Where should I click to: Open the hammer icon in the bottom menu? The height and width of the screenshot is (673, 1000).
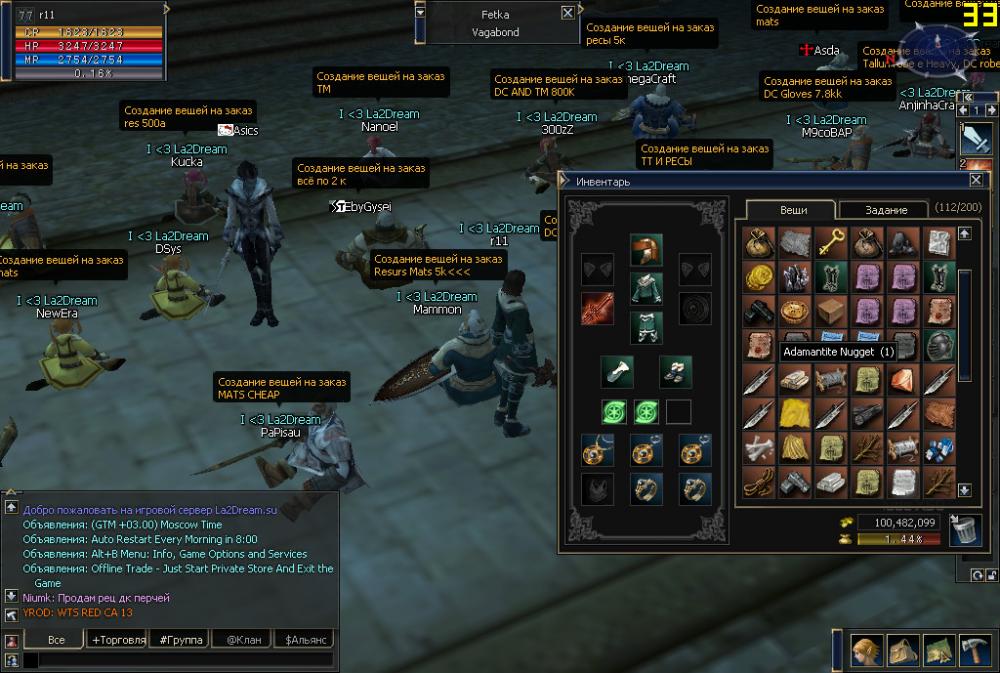(x=974, y=650)
